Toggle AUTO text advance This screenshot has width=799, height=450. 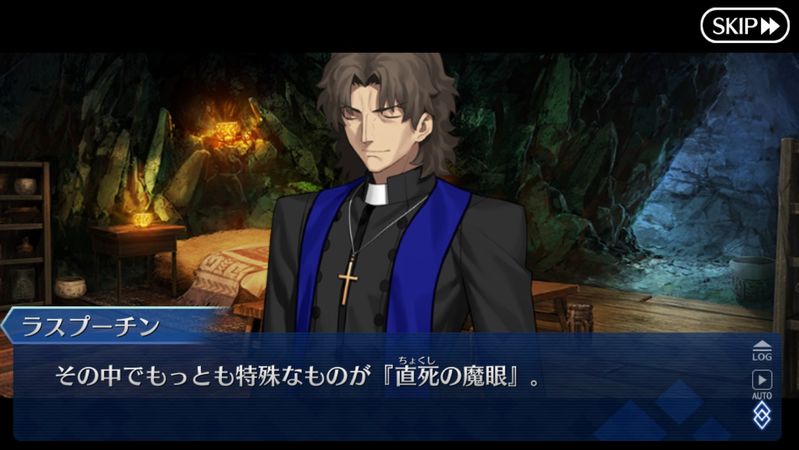coord(762,384)
